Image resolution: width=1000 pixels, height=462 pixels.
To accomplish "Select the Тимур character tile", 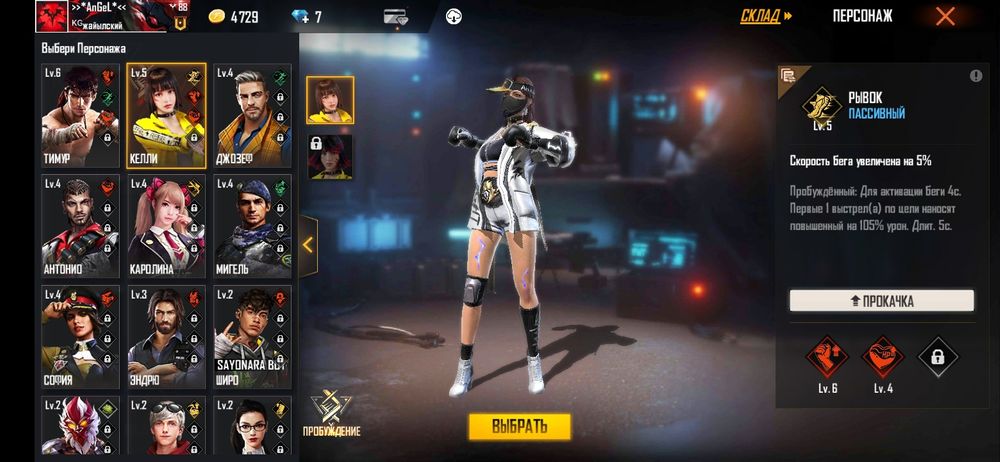I will [x=80, y=116].
